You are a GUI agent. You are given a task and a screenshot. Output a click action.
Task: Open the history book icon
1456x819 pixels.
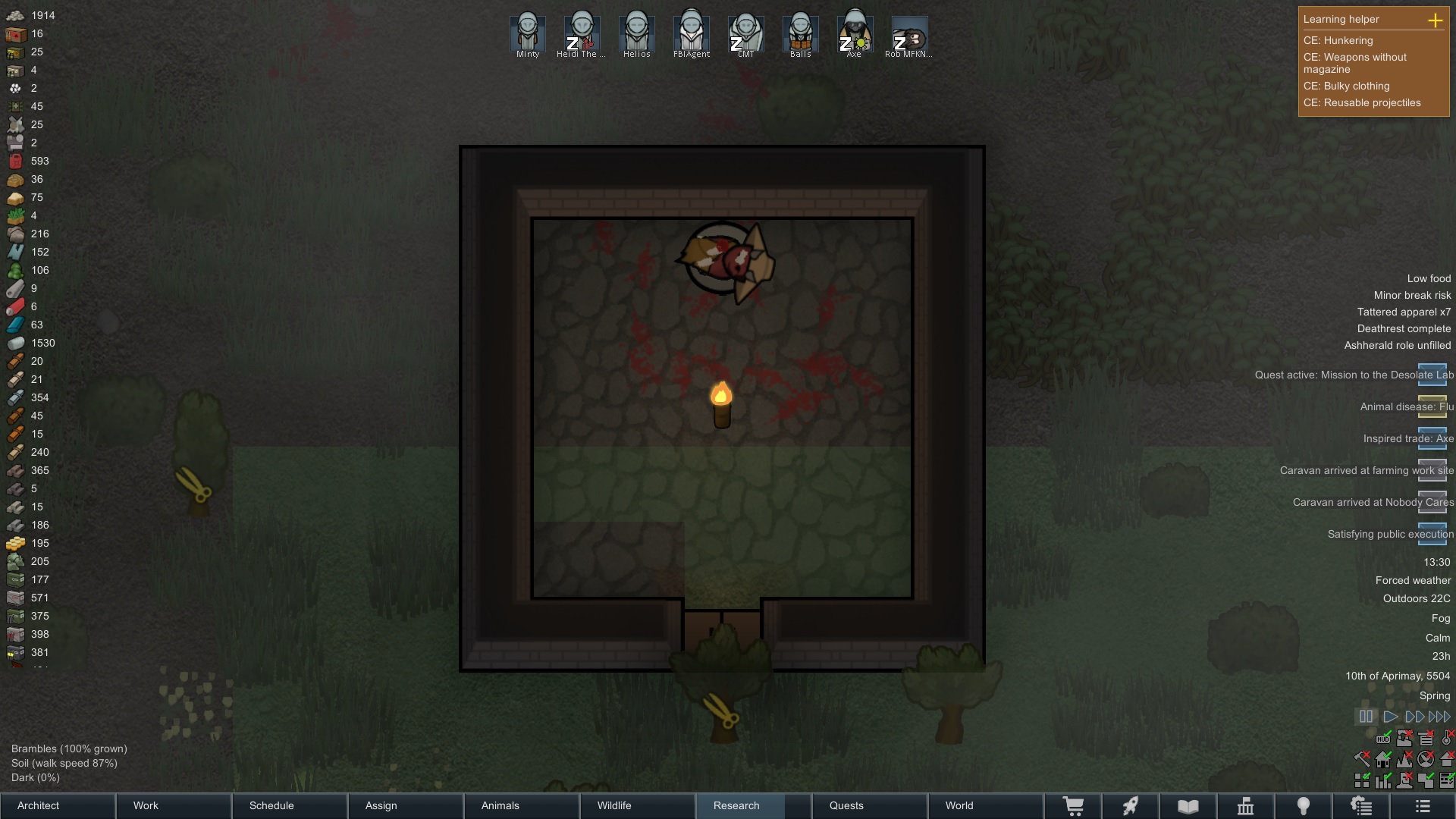[1188, 805]
